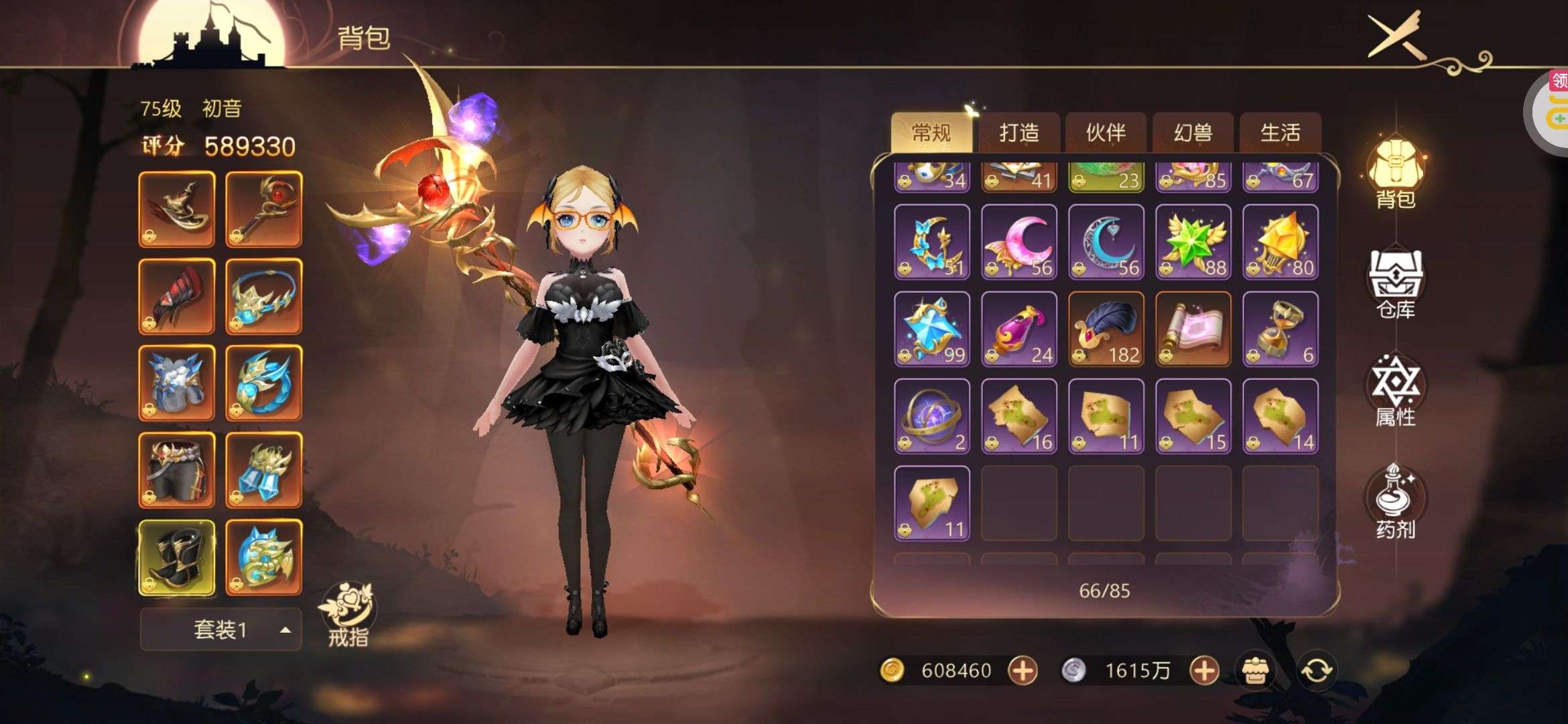The height and width of the screenshot is (724, 1568).
Task: Open the 戒指 ring slot
Action: (x=348, y=613)
